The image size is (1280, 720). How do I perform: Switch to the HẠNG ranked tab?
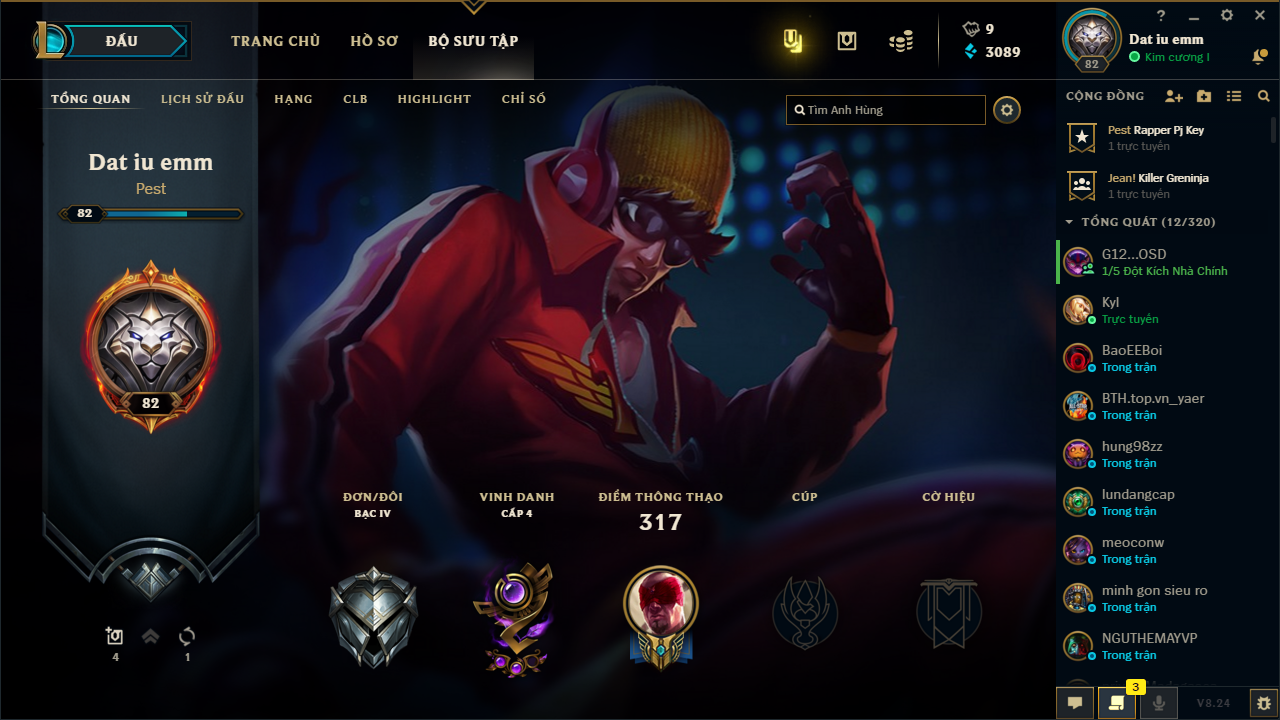[293, 99]
